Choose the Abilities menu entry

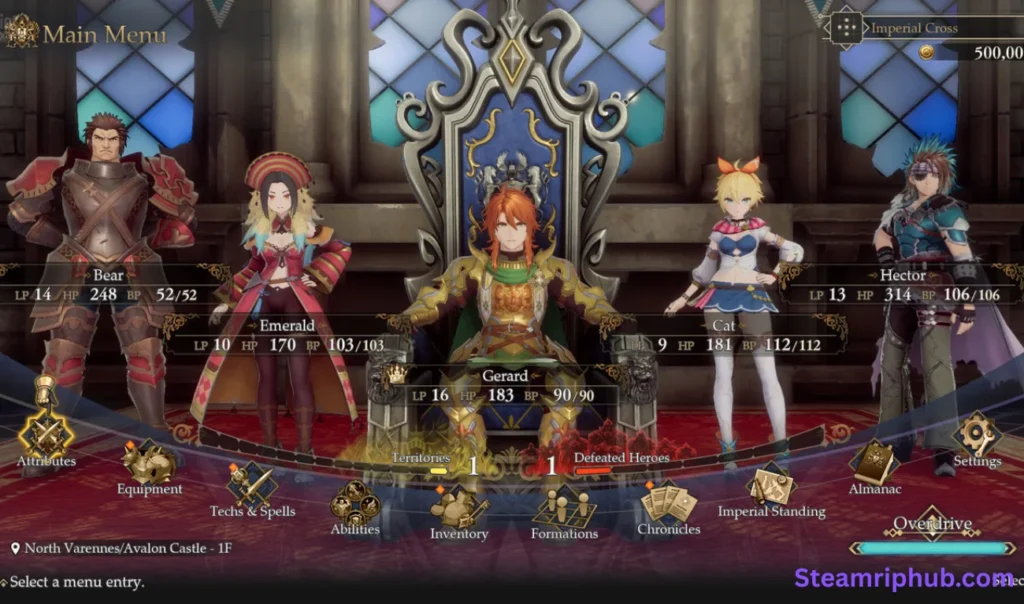[x=355, y=503]
